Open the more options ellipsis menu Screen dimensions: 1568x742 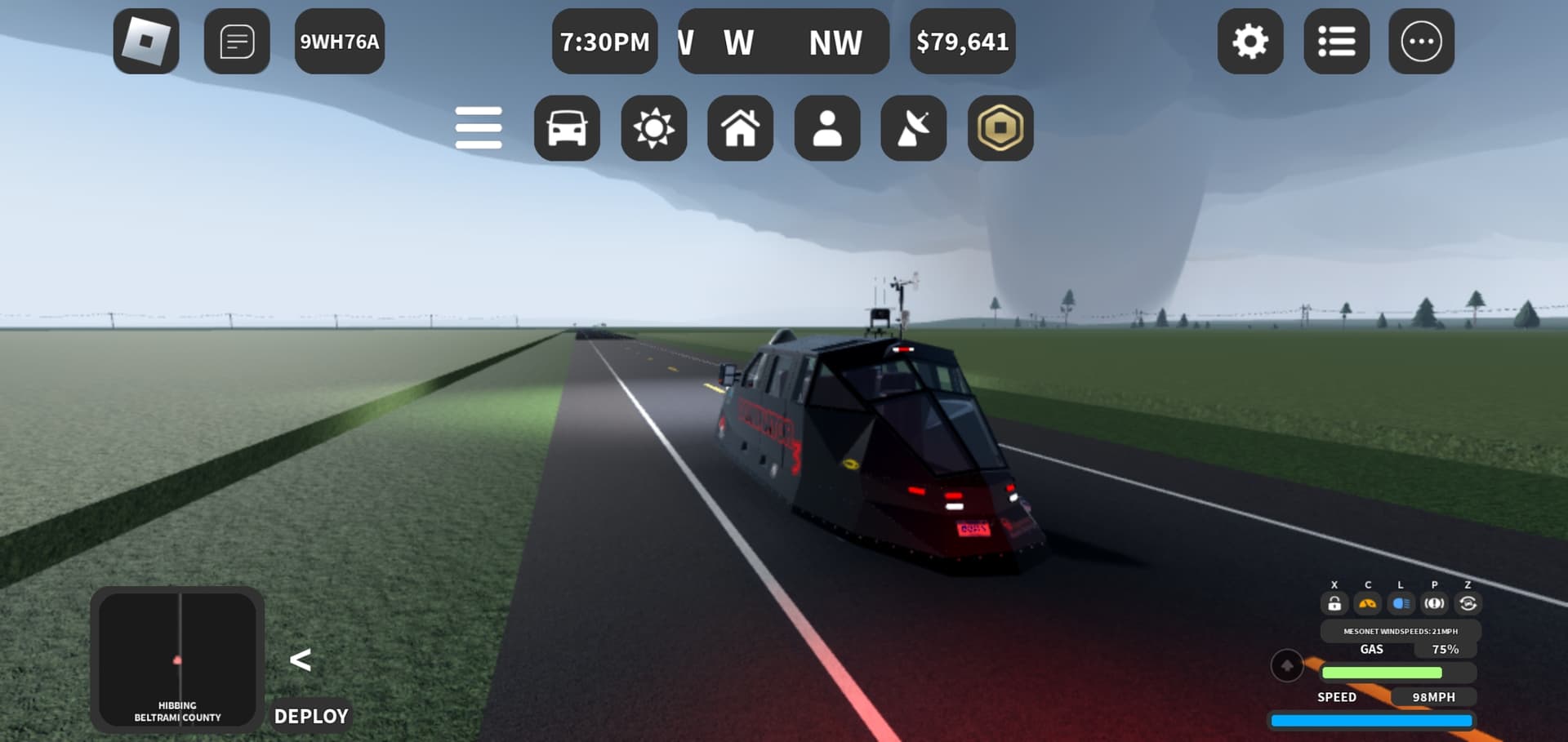[x=1421, y=42]
